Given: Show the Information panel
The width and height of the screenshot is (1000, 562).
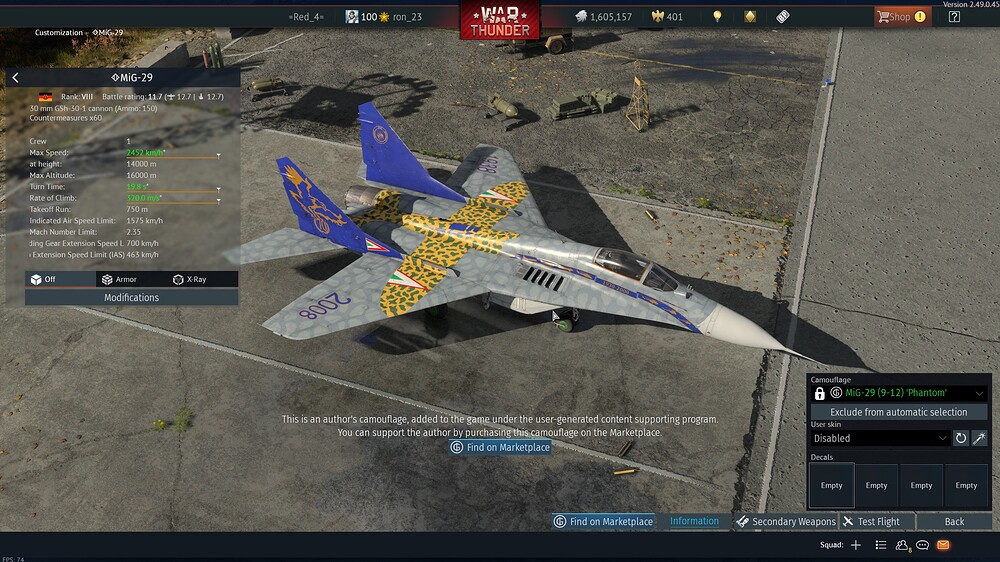Looking at the screenshot, I should coord(694,522).
